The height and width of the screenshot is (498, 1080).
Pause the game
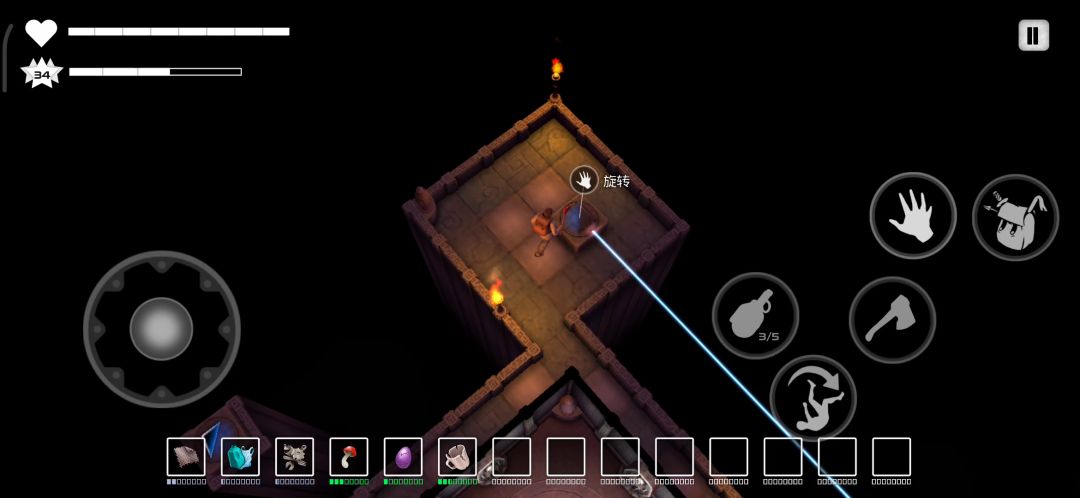[1033, 35]
